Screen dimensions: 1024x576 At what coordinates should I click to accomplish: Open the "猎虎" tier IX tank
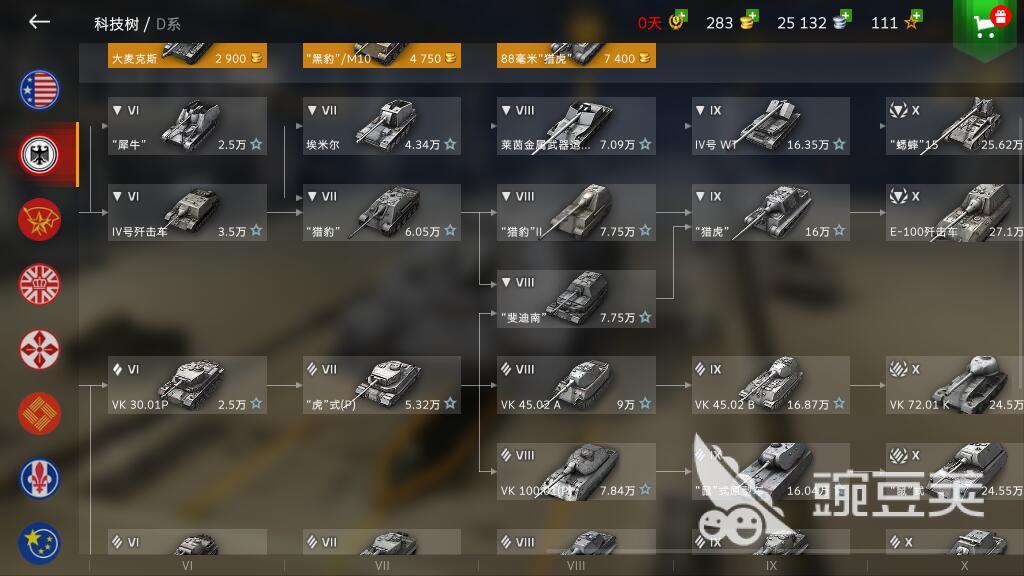771,212
